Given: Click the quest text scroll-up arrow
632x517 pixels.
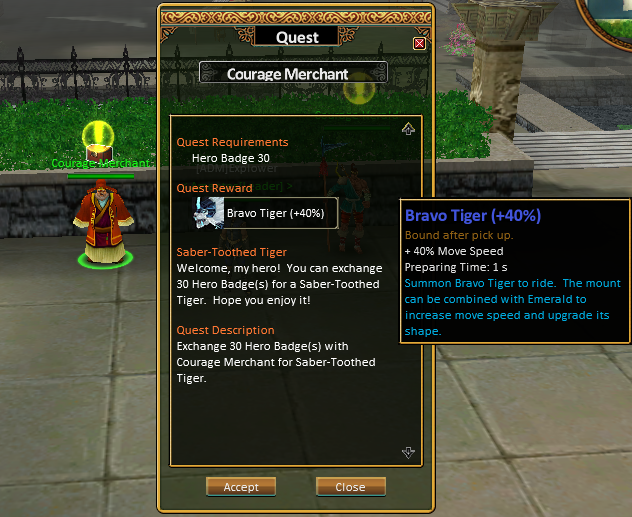Looking at the screenshot, I should point(408,129).
